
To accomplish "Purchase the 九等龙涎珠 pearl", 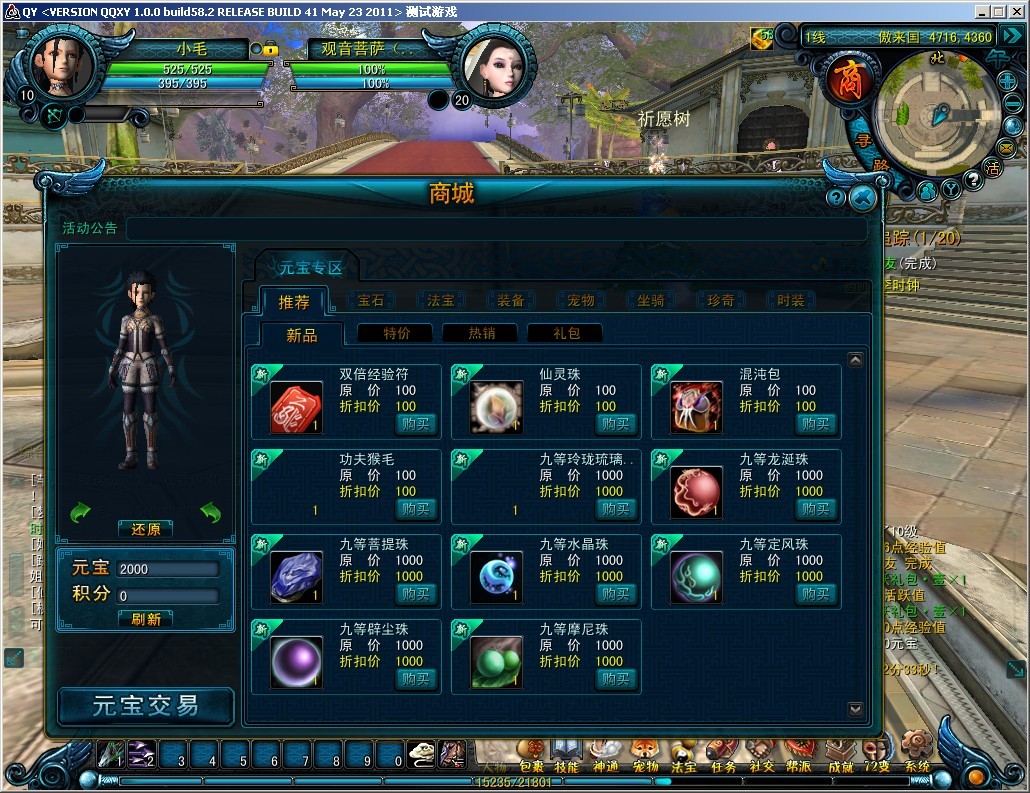I will point(816,509).
